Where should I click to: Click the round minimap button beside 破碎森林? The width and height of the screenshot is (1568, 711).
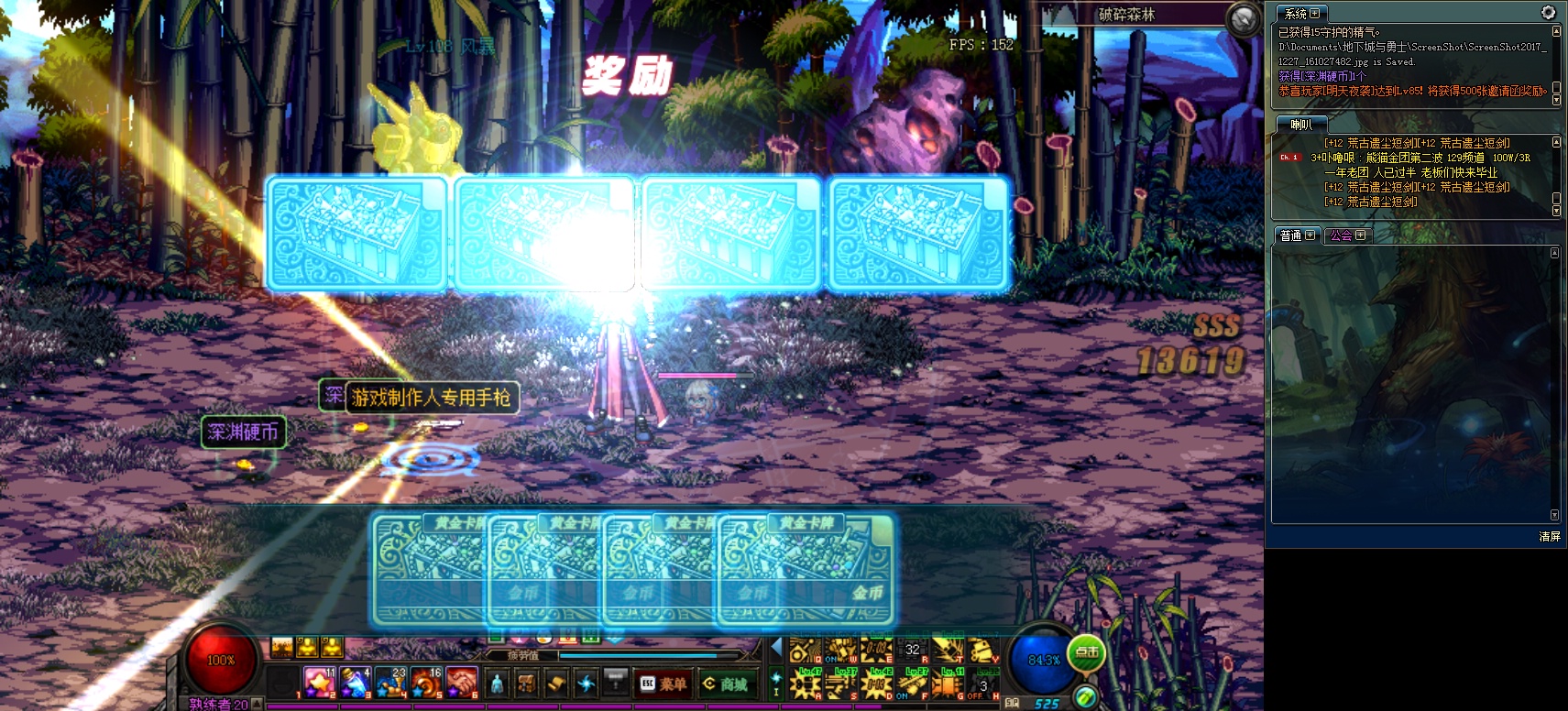tap(1244, 19)
